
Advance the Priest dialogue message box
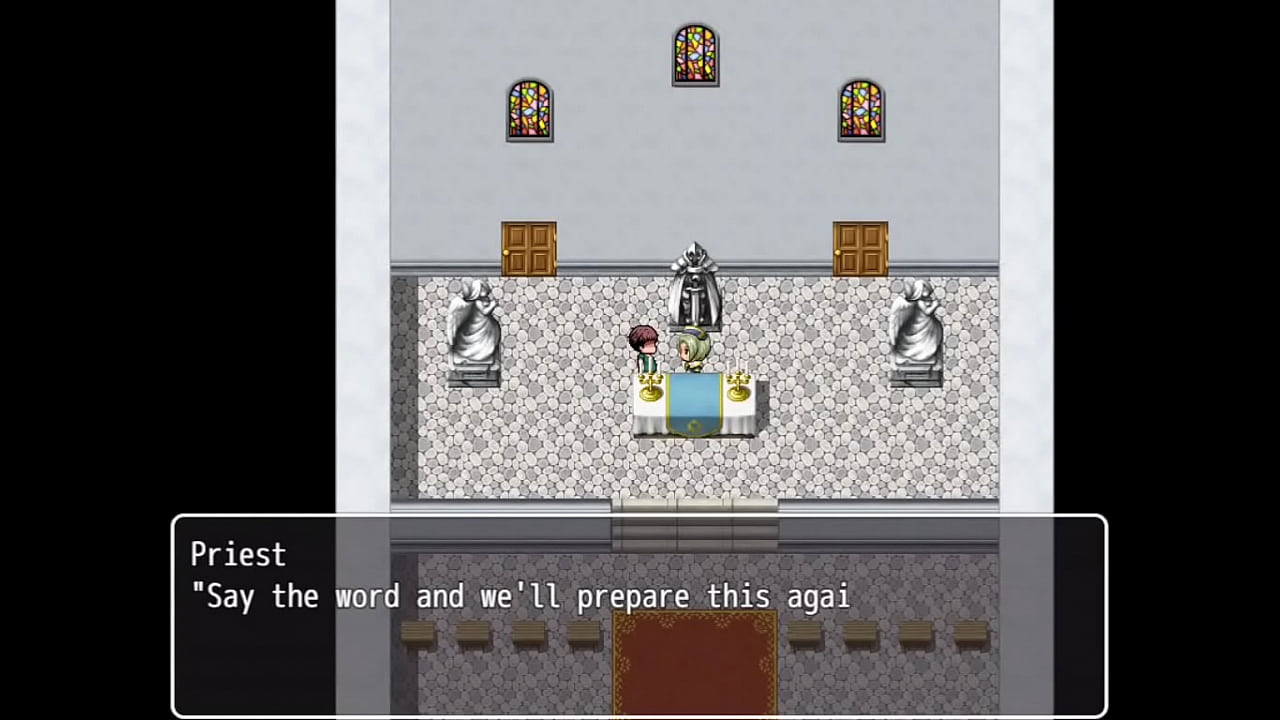(639, 615)
